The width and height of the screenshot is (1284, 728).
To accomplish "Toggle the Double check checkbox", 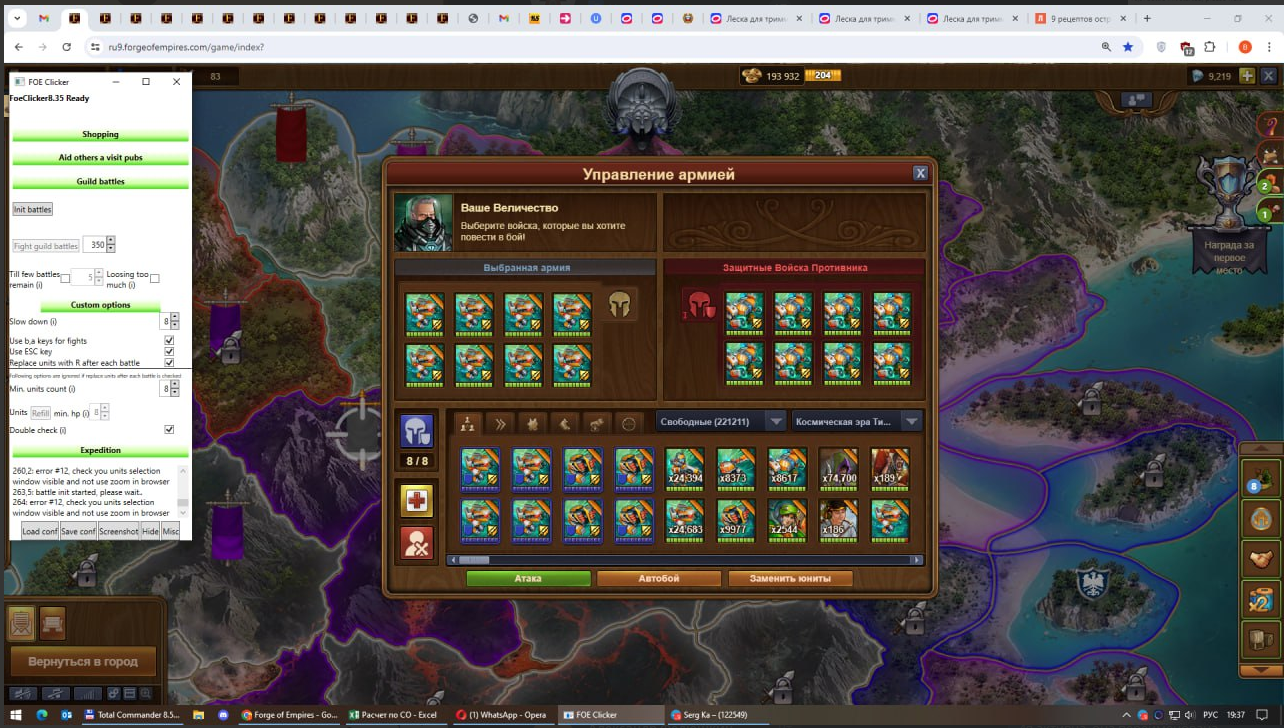I will point(169,430).
